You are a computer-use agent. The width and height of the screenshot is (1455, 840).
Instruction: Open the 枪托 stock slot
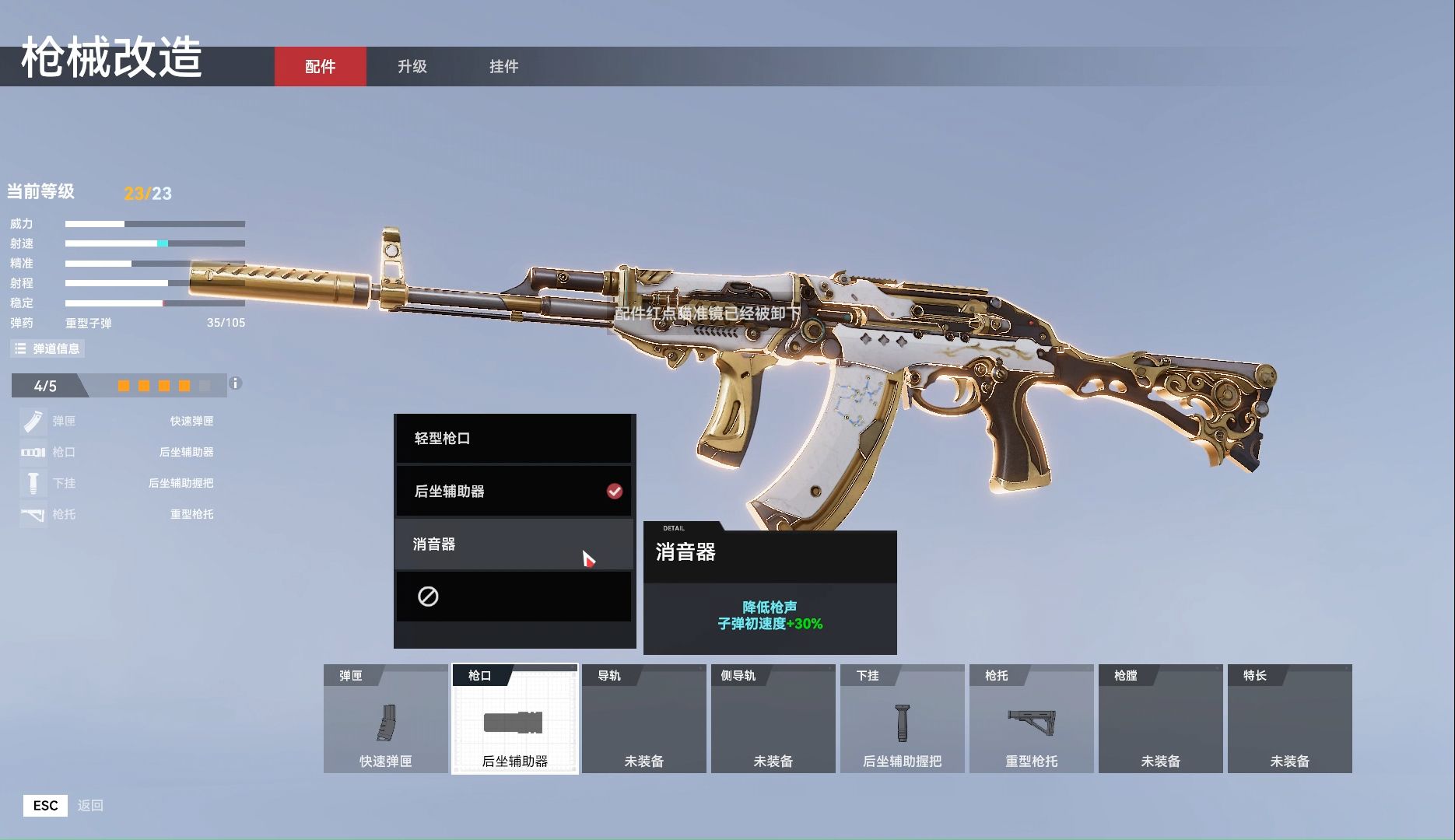point(1032,719)
